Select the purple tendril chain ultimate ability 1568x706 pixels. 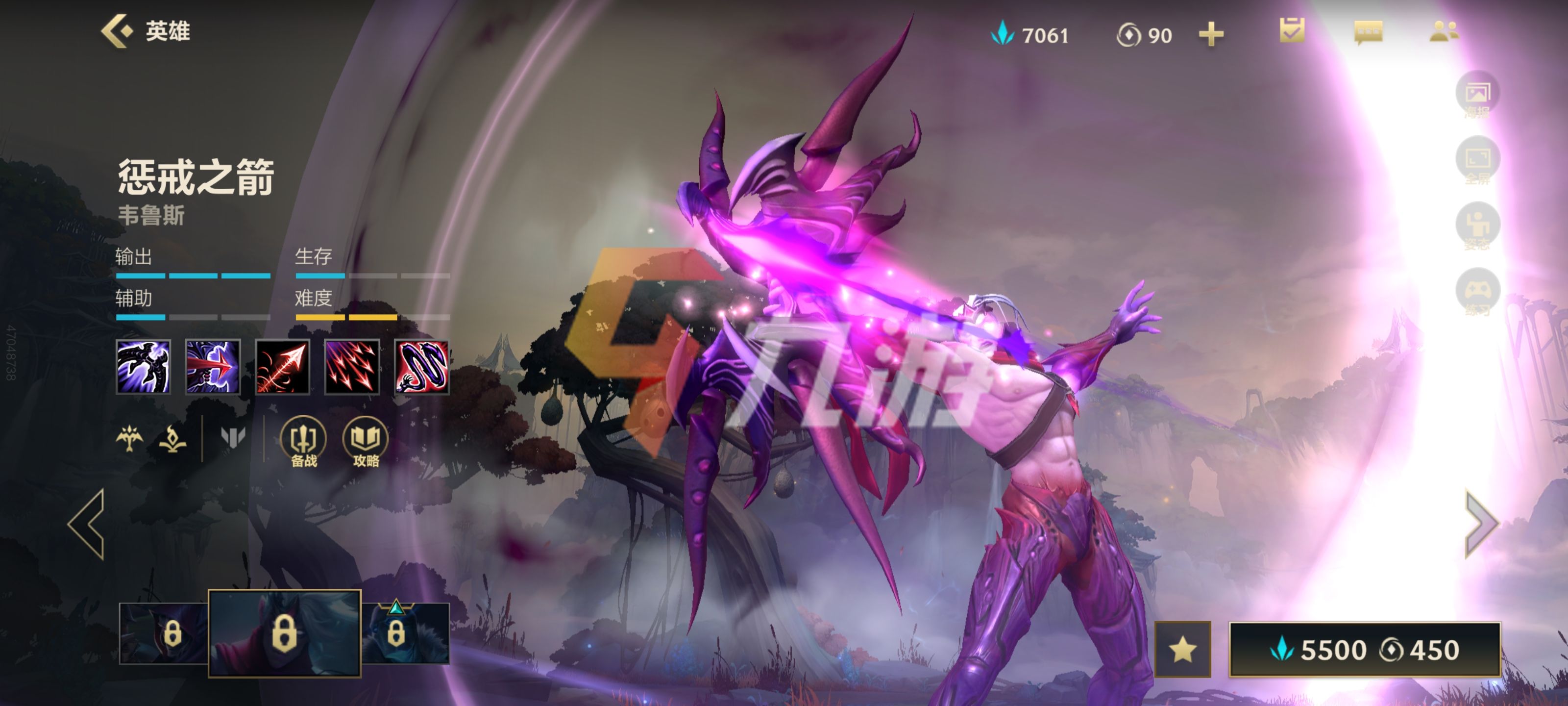pos(422,367)
